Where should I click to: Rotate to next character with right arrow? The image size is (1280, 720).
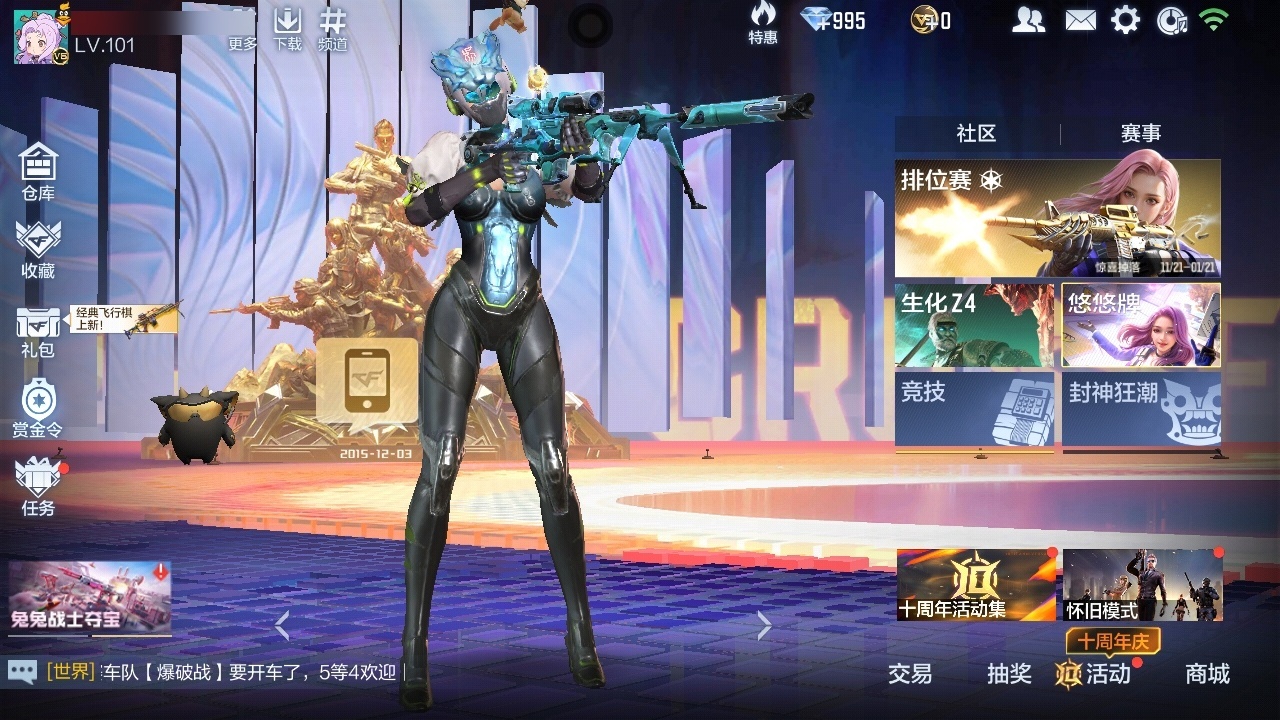coord(764,626)
